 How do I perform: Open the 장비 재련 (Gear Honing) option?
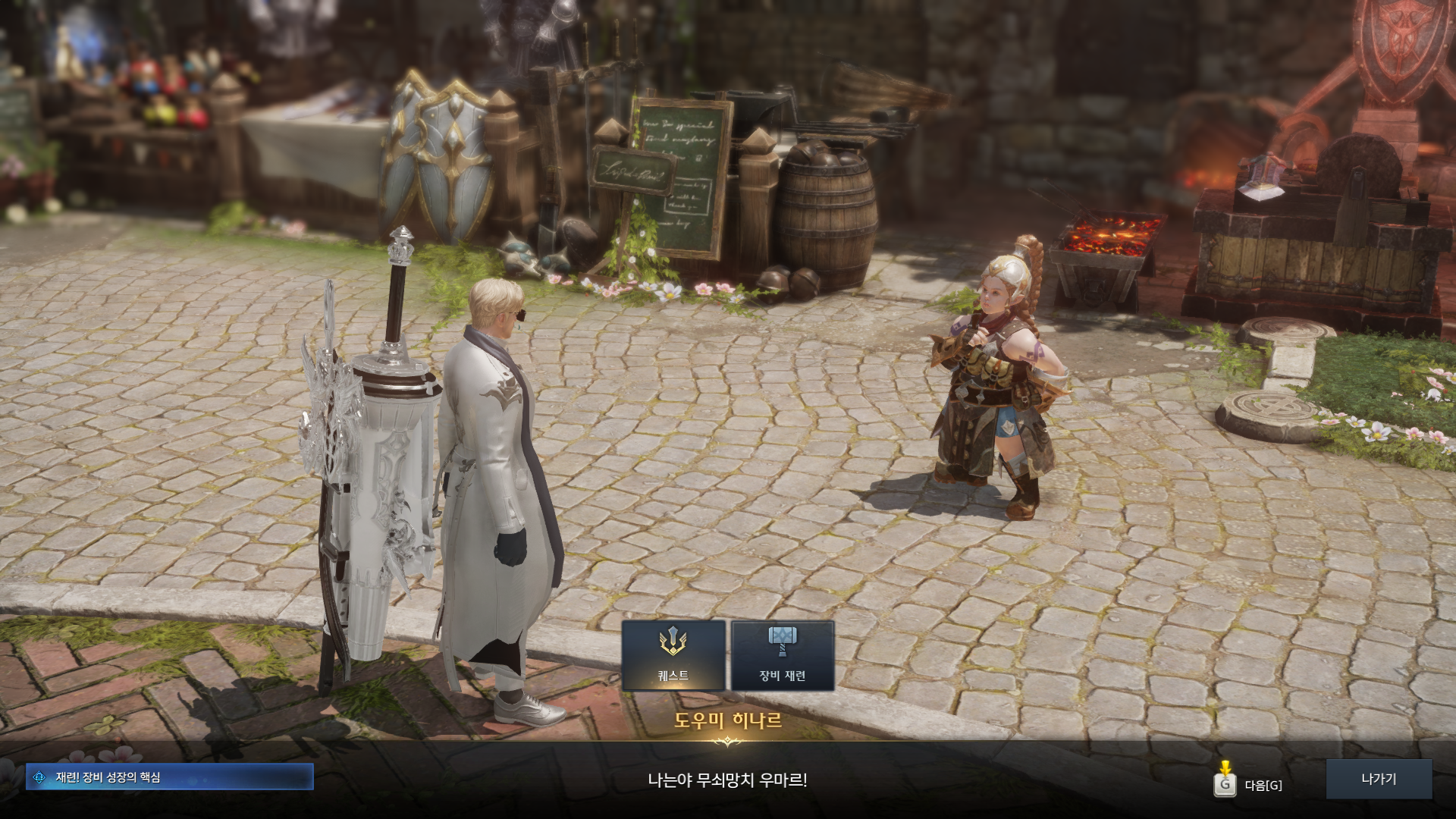coord(782,655)
